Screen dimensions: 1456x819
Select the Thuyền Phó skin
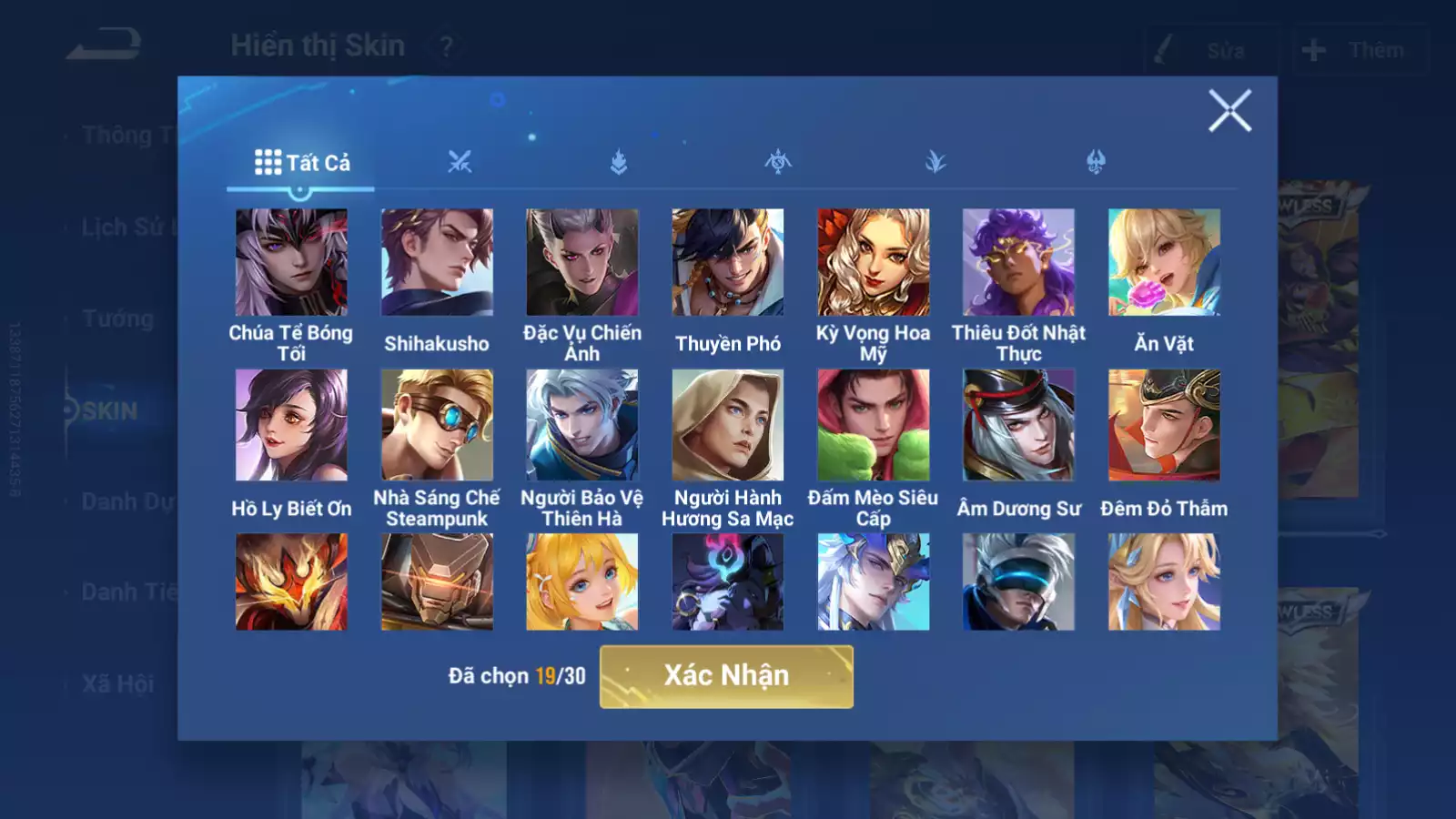click(728, 262)
